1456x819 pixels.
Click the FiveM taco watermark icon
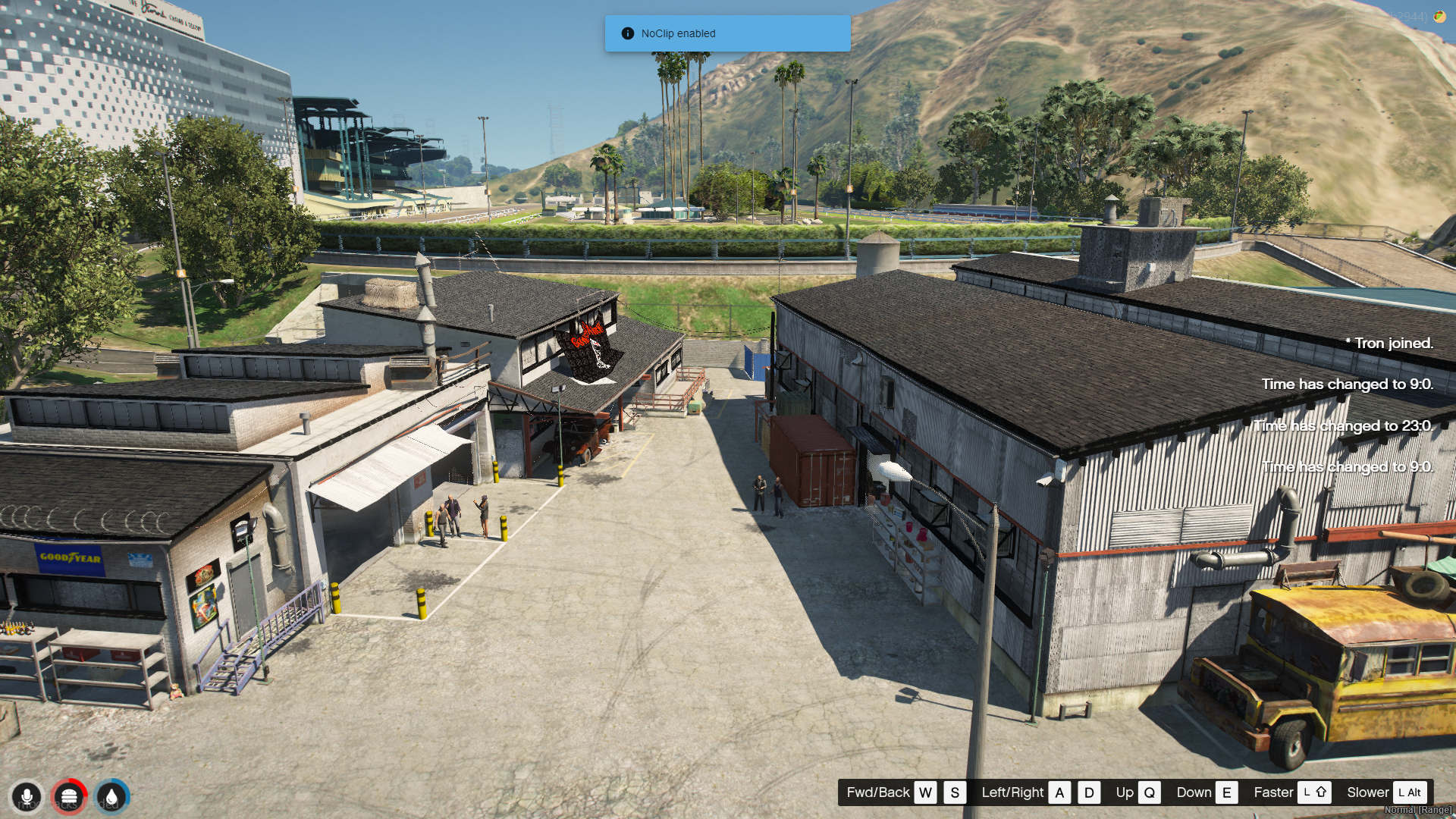(x=1439, y=17)
